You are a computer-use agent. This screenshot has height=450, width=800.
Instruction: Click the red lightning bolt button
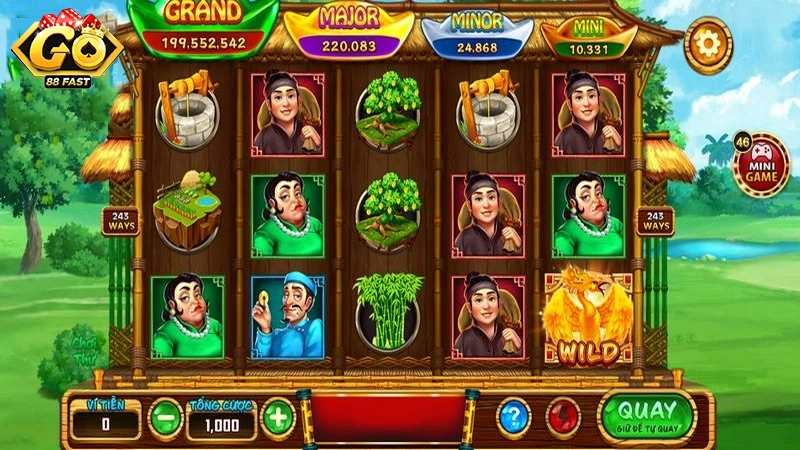pos(561,416)
